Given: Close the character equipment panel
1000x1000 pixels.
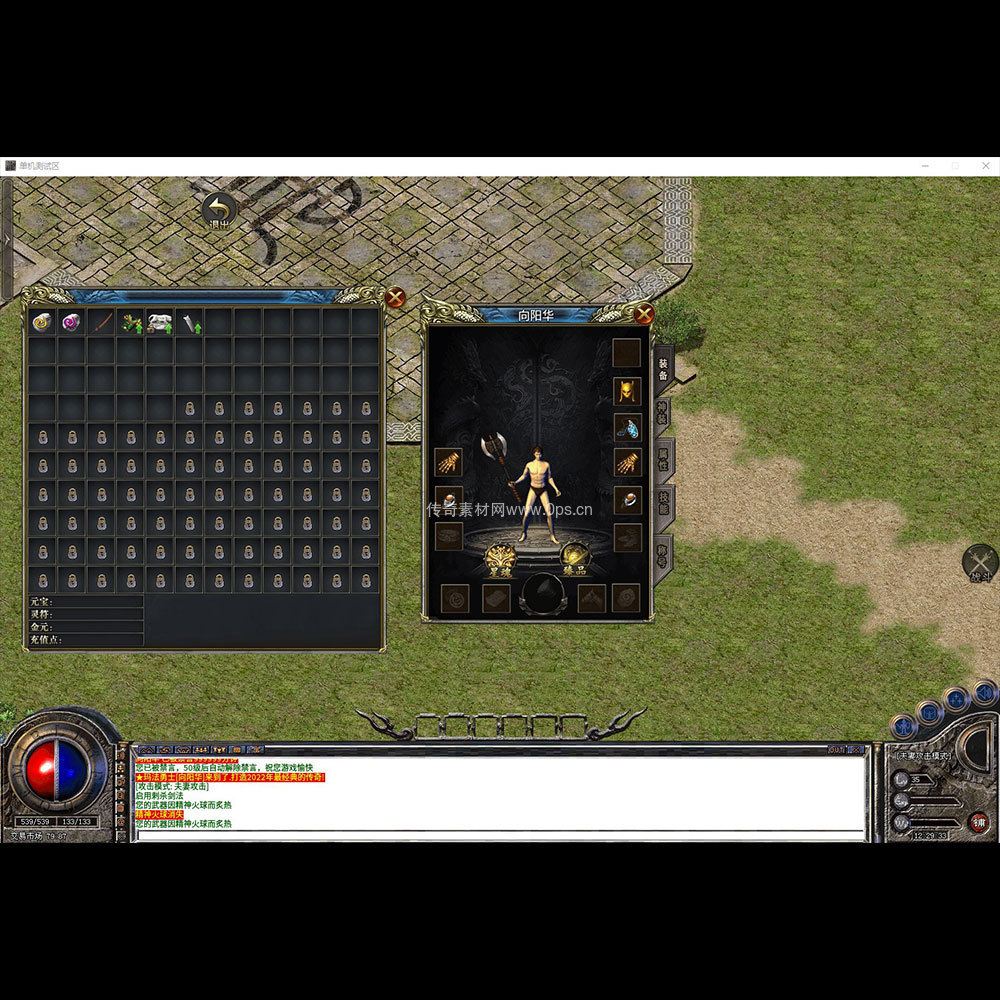Looking at the screenshot, I should pyautogui.click(x=644, y=314).
